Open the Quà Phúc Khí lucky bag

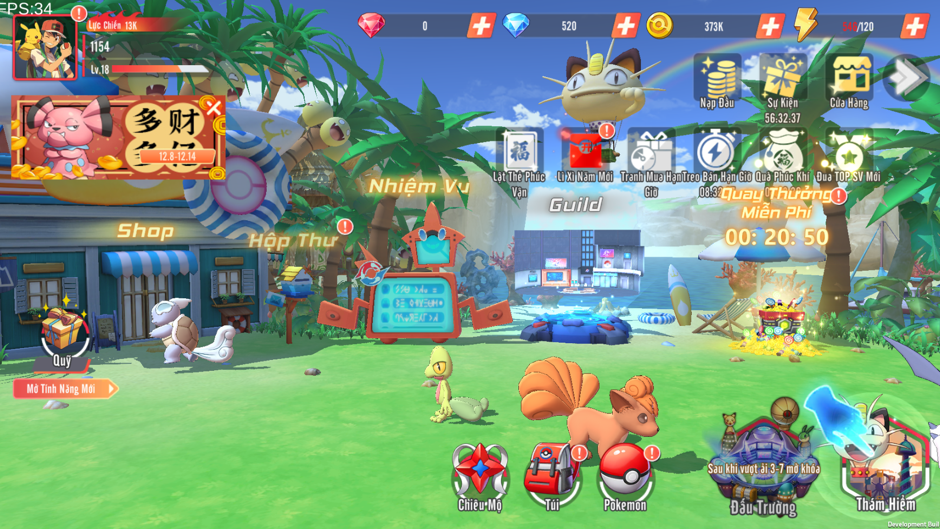(x=782, y=155)
